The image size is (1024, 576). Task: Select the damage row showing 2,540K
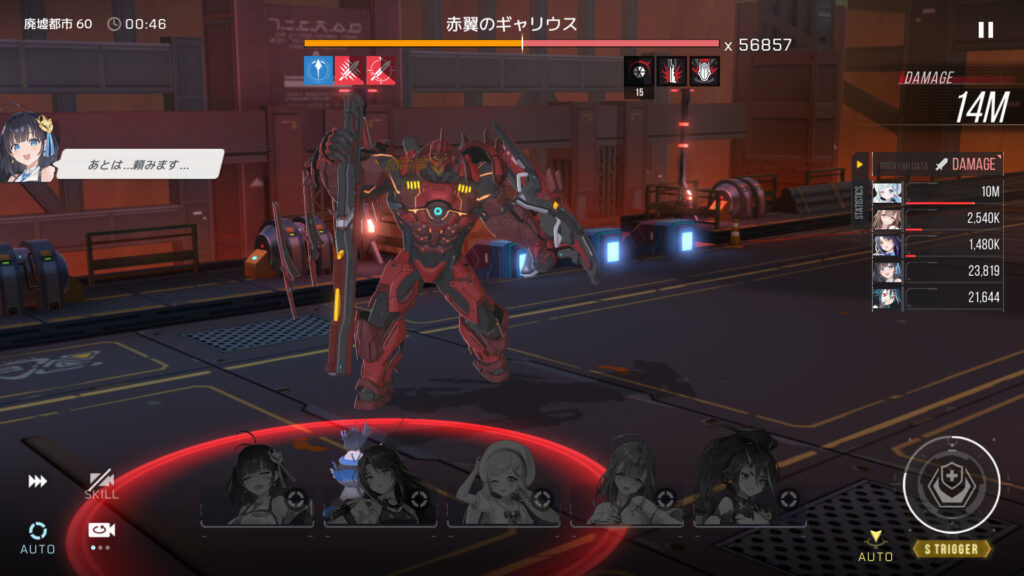[935, 219]
